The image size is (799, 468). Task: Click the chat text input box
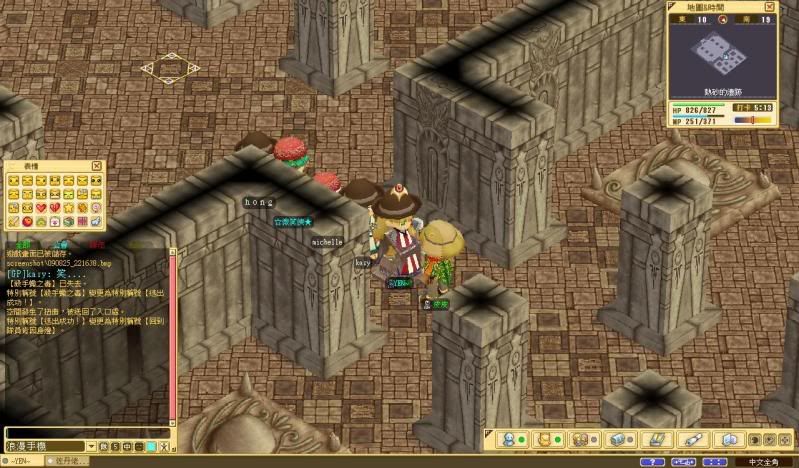(x=88, y=433)
